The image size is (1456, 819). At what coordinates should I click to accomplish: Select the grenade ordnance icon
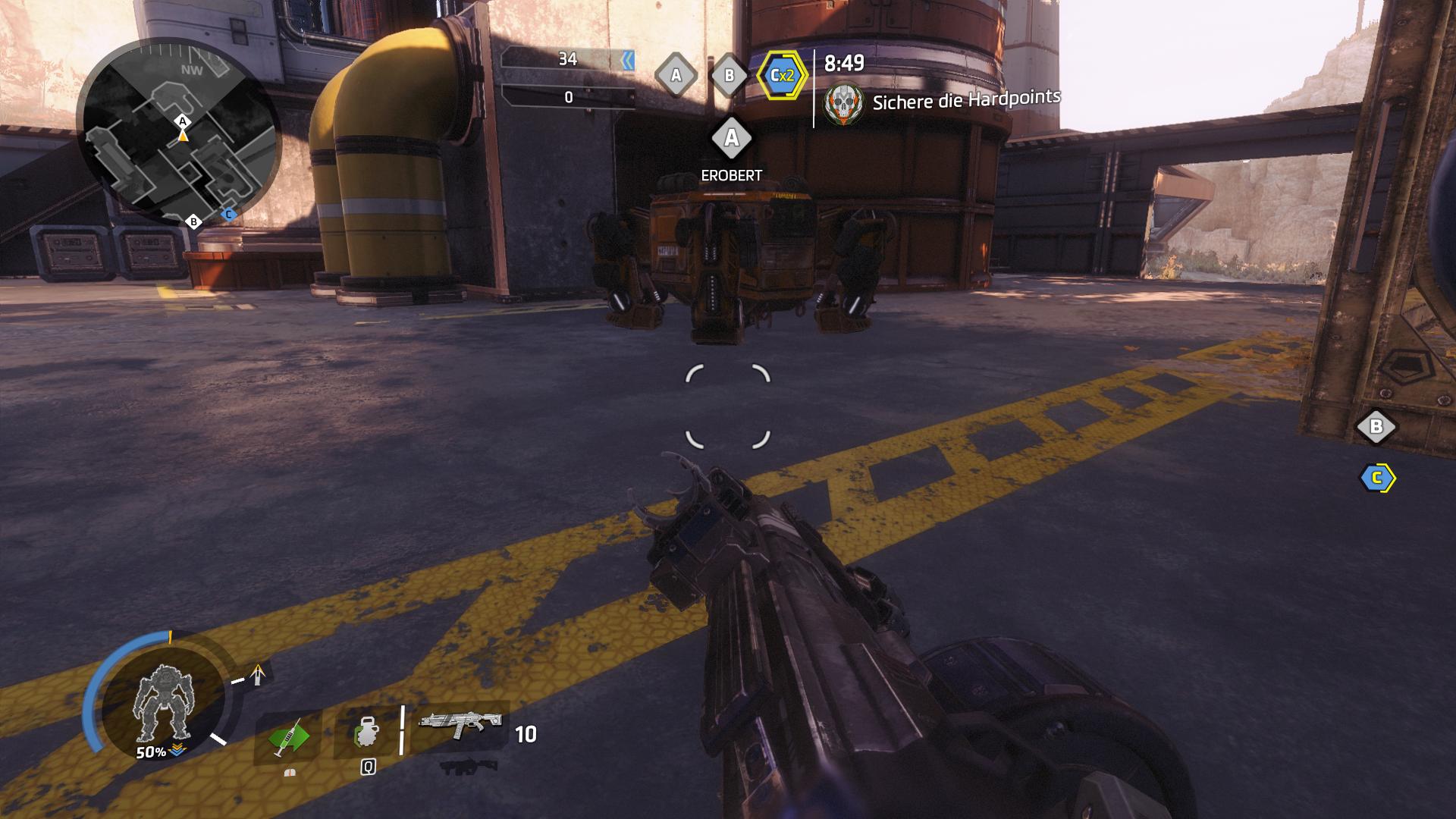coord(366,733)
